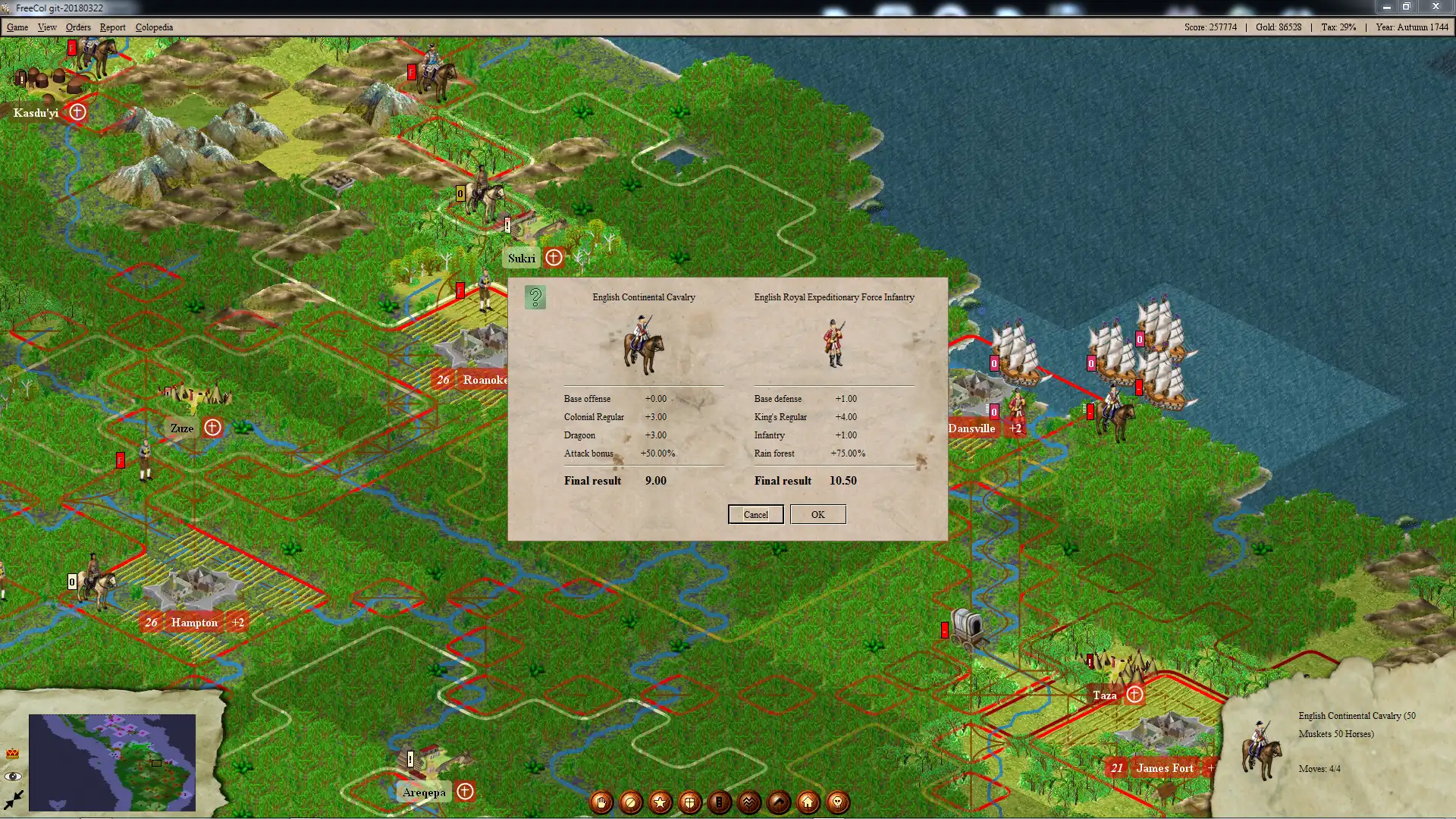Click the minimap to recenter view
This screenshot has width=1456, height=819.
coord(112,762)
